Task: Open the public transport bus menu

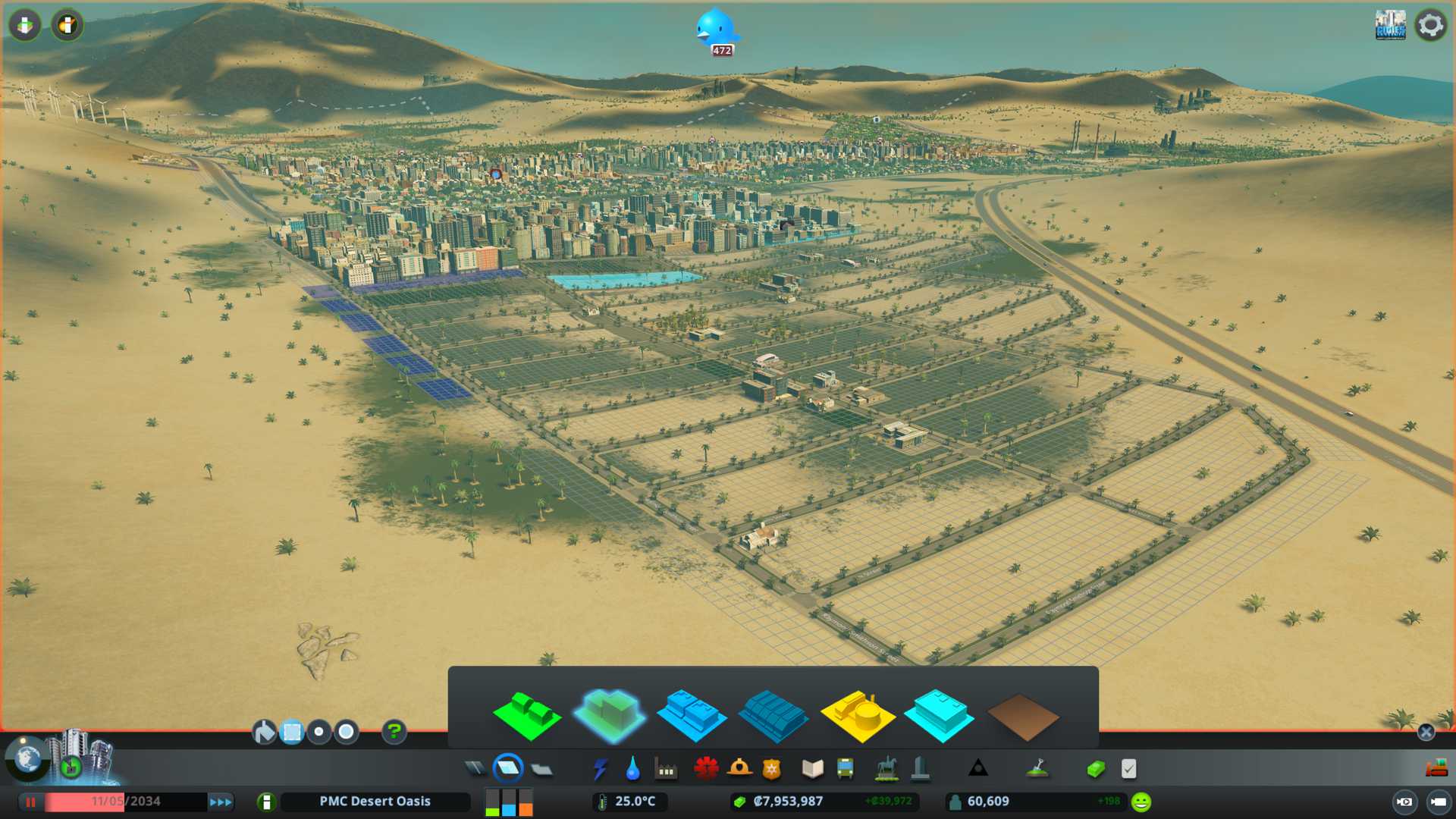Action: pyautogui.click(x=845, y=769)
